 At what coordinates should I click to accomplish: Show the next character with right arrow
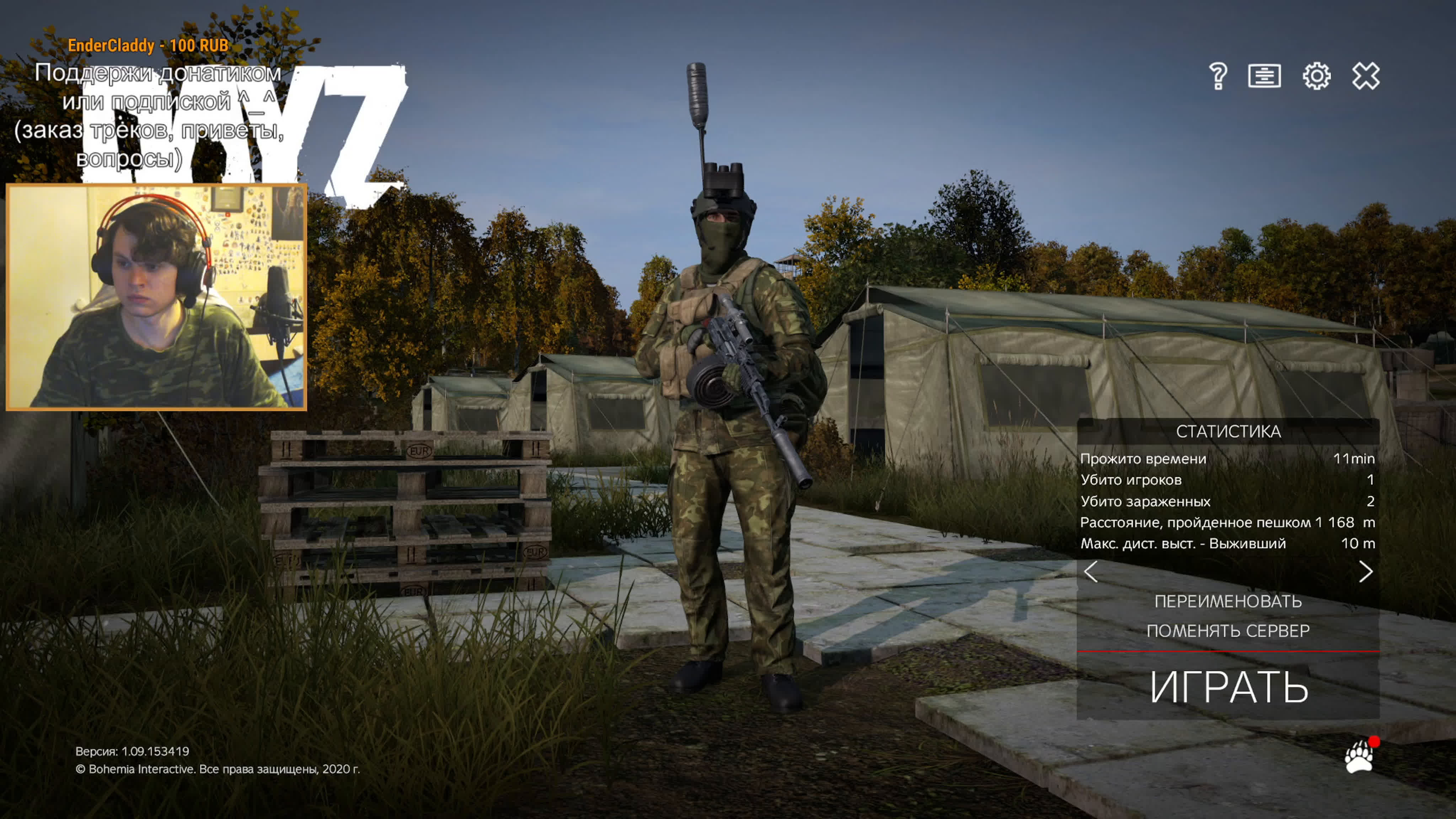tap(1365, 572)
